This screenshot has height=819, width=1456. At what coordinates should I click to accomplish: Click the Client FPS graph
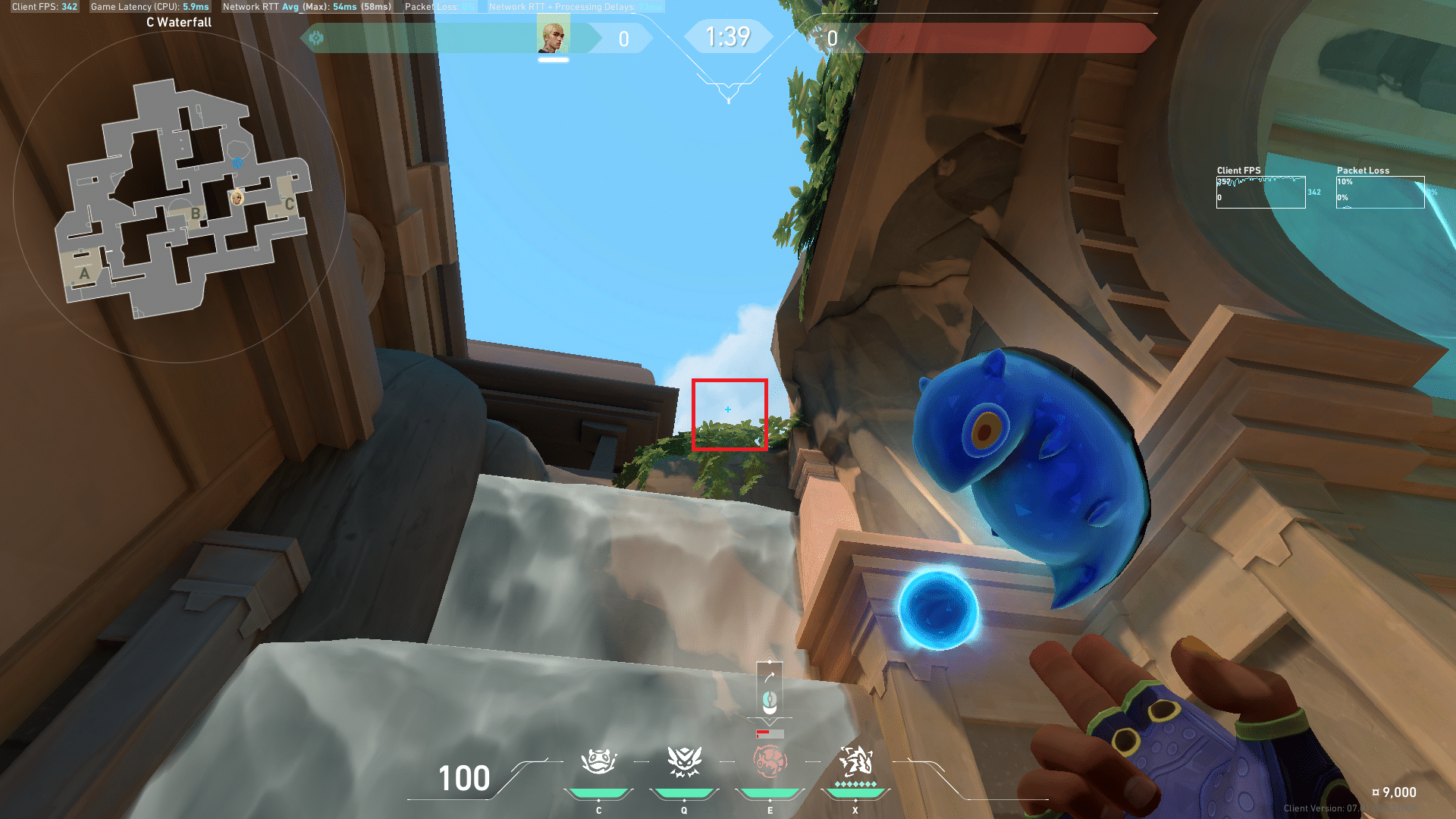(x=1260, y=193)
